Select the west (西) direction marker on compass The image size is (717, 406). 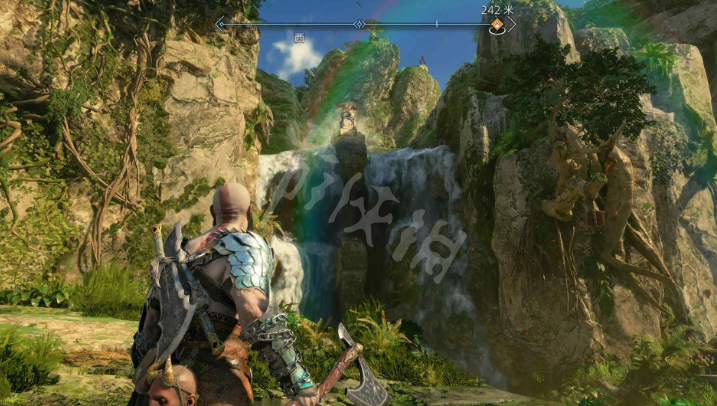(x=299, y=39)
